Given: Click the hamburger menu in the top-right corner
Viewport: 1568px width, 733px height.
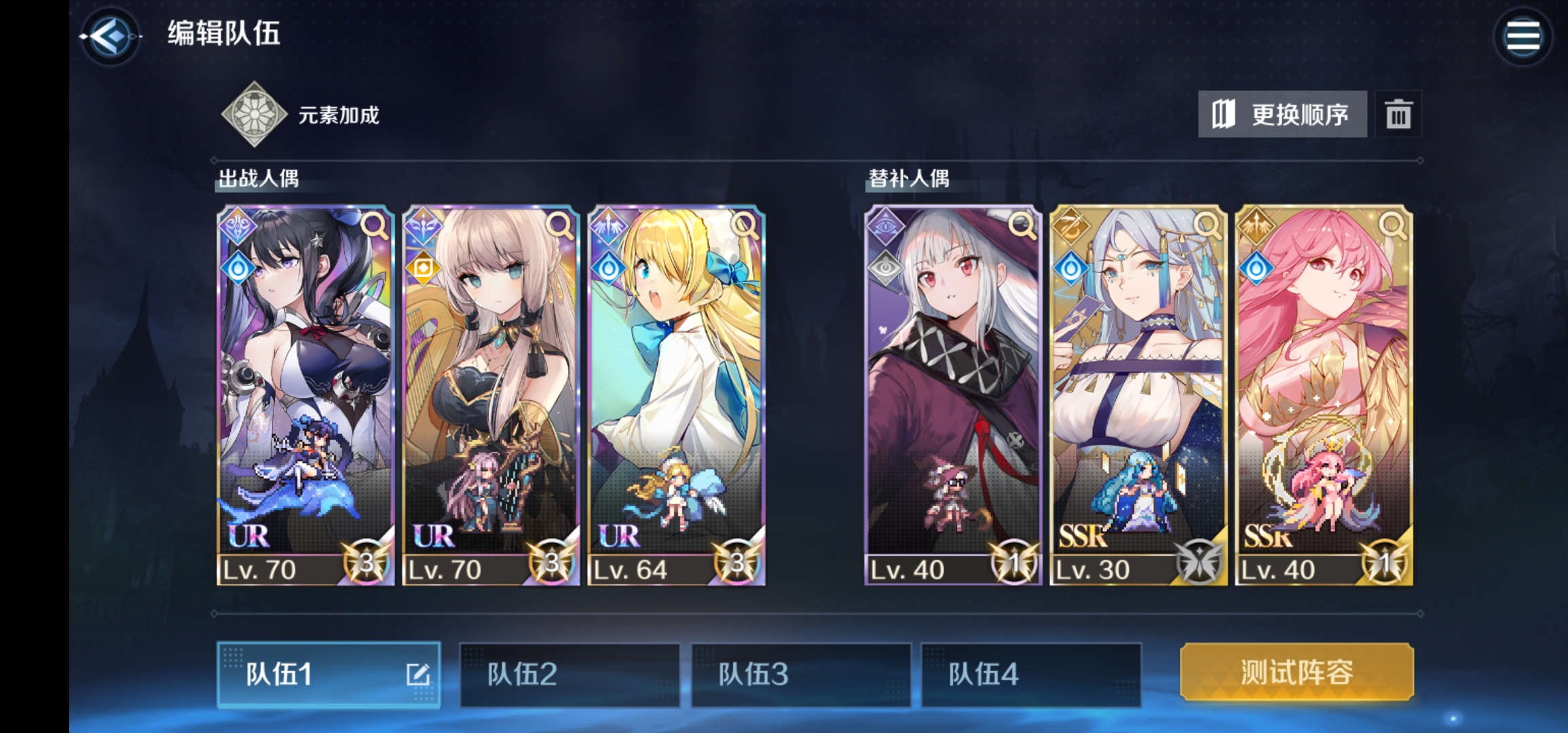Looking at the screenshot, I should (x=1523, y=36).
